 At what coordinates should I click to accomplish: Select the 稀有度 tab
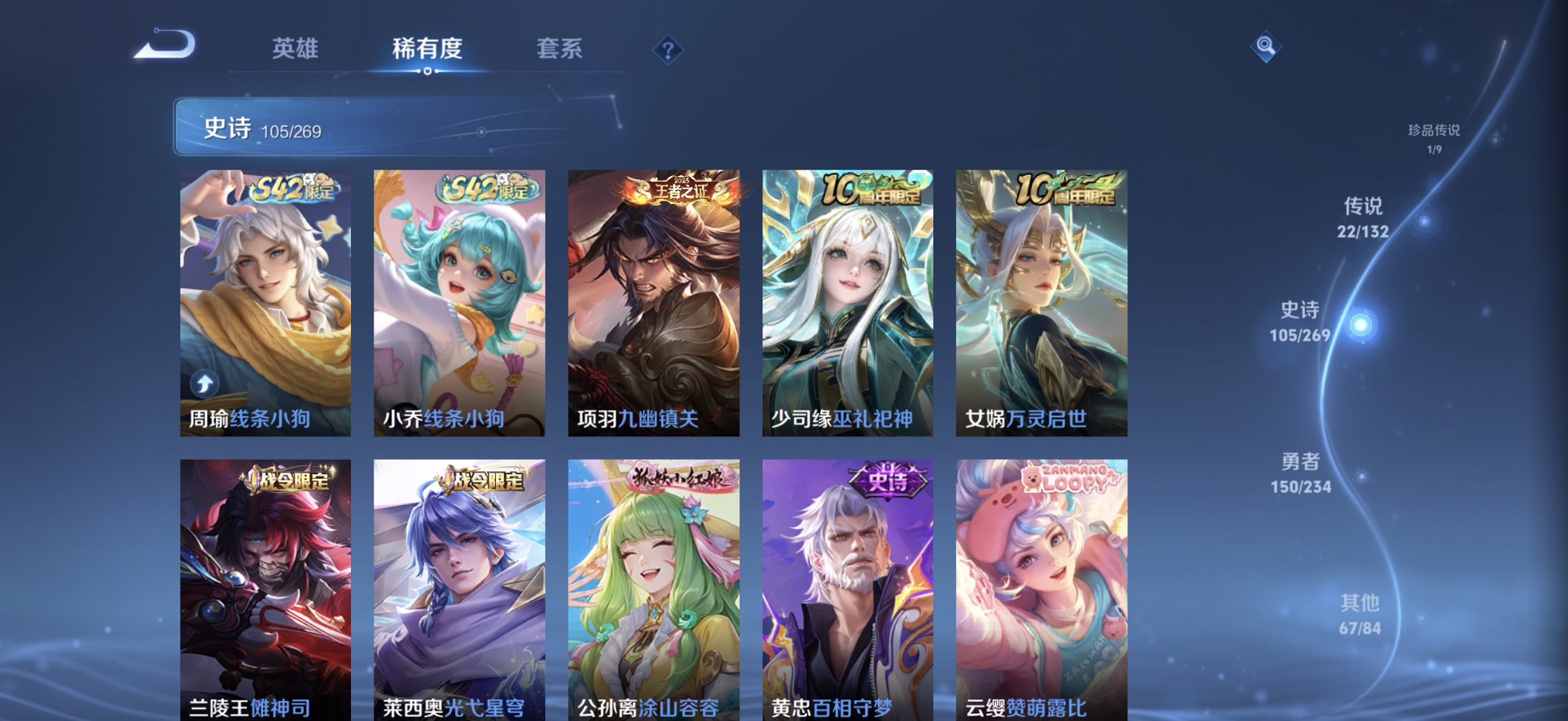click(428, 49)
